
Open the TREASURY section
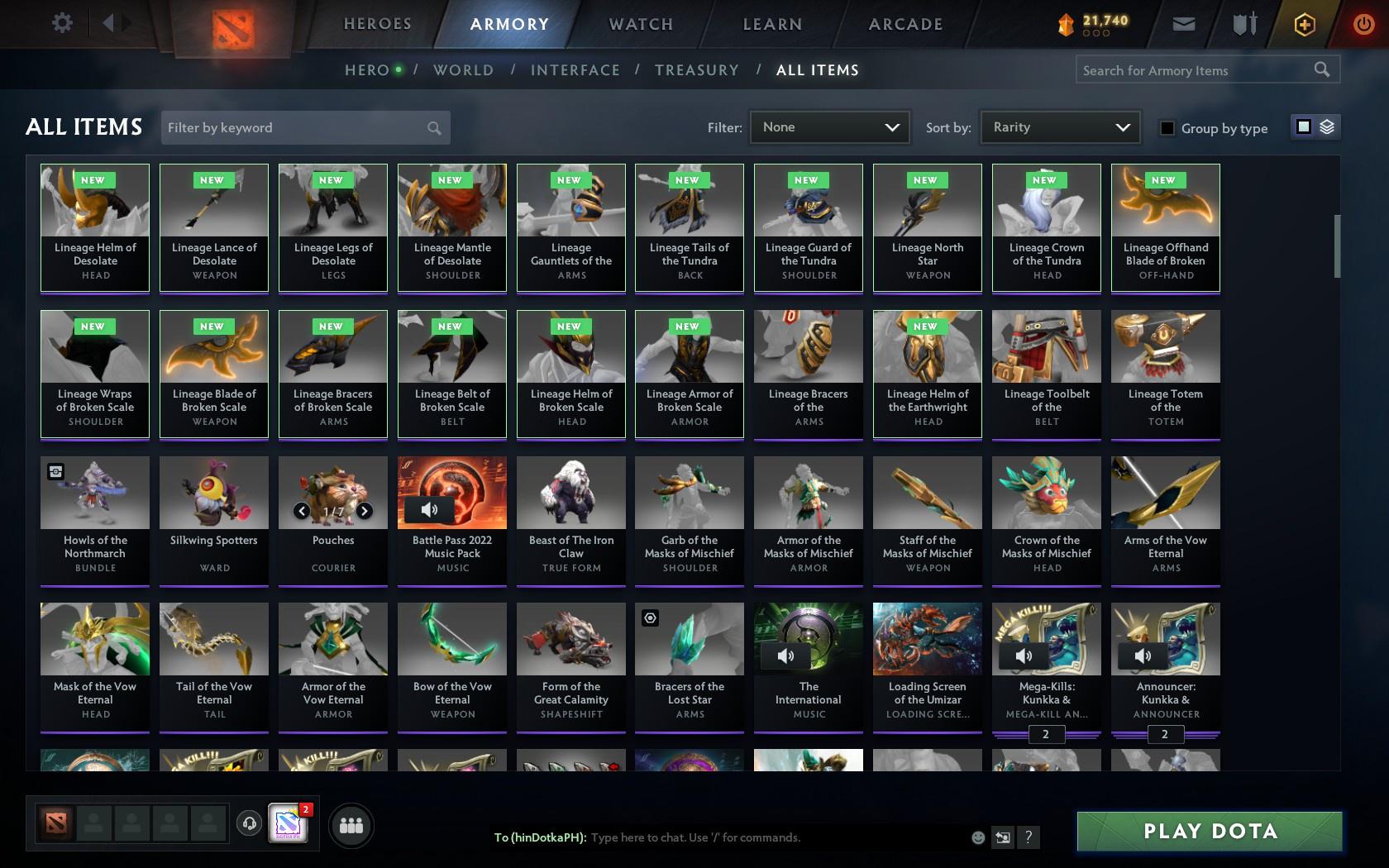coord(697,70)
